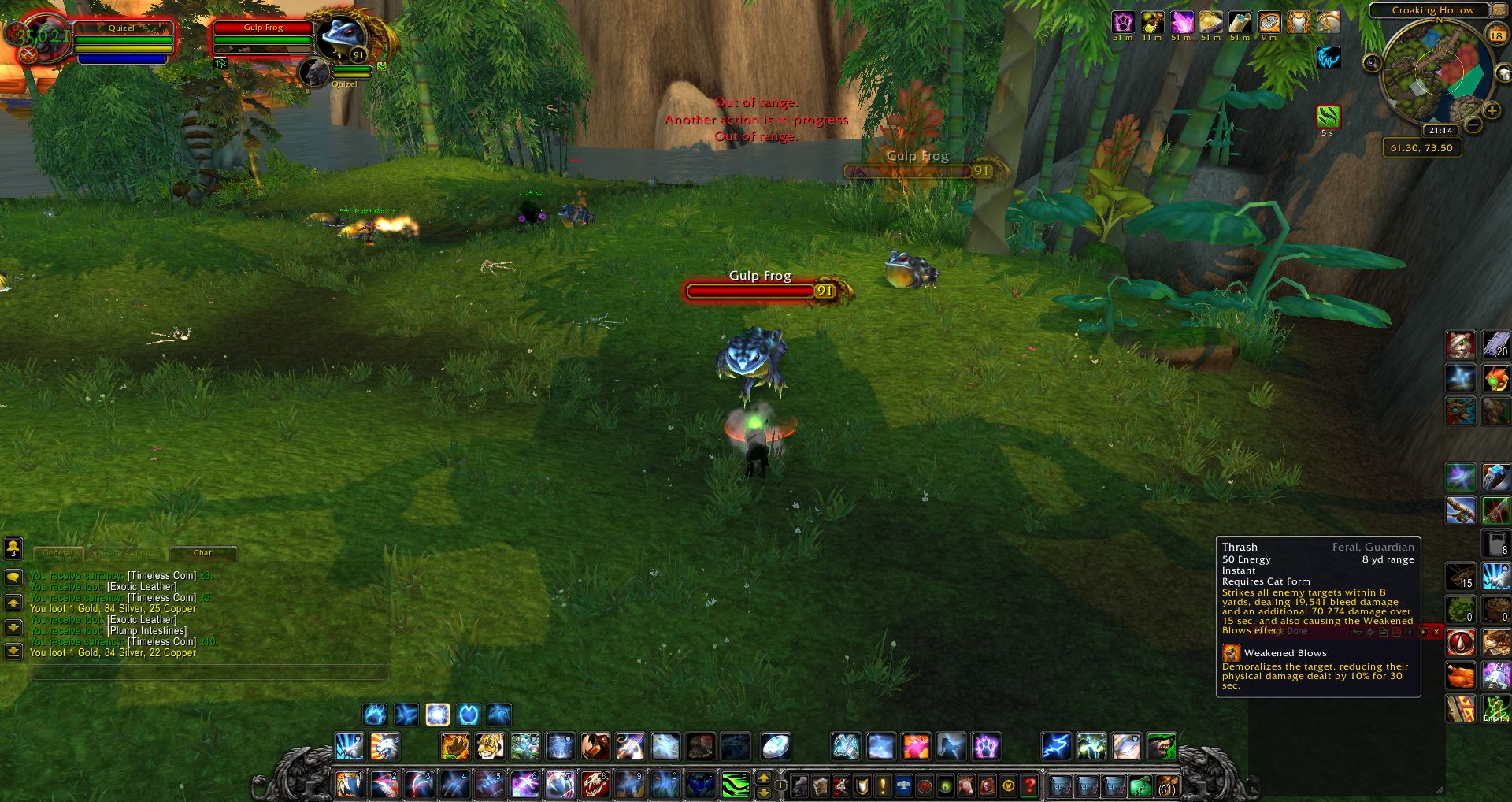Switch to the Chat tab
The width and height of the screenshot is (1512, 802).
(x=202, y=553)
